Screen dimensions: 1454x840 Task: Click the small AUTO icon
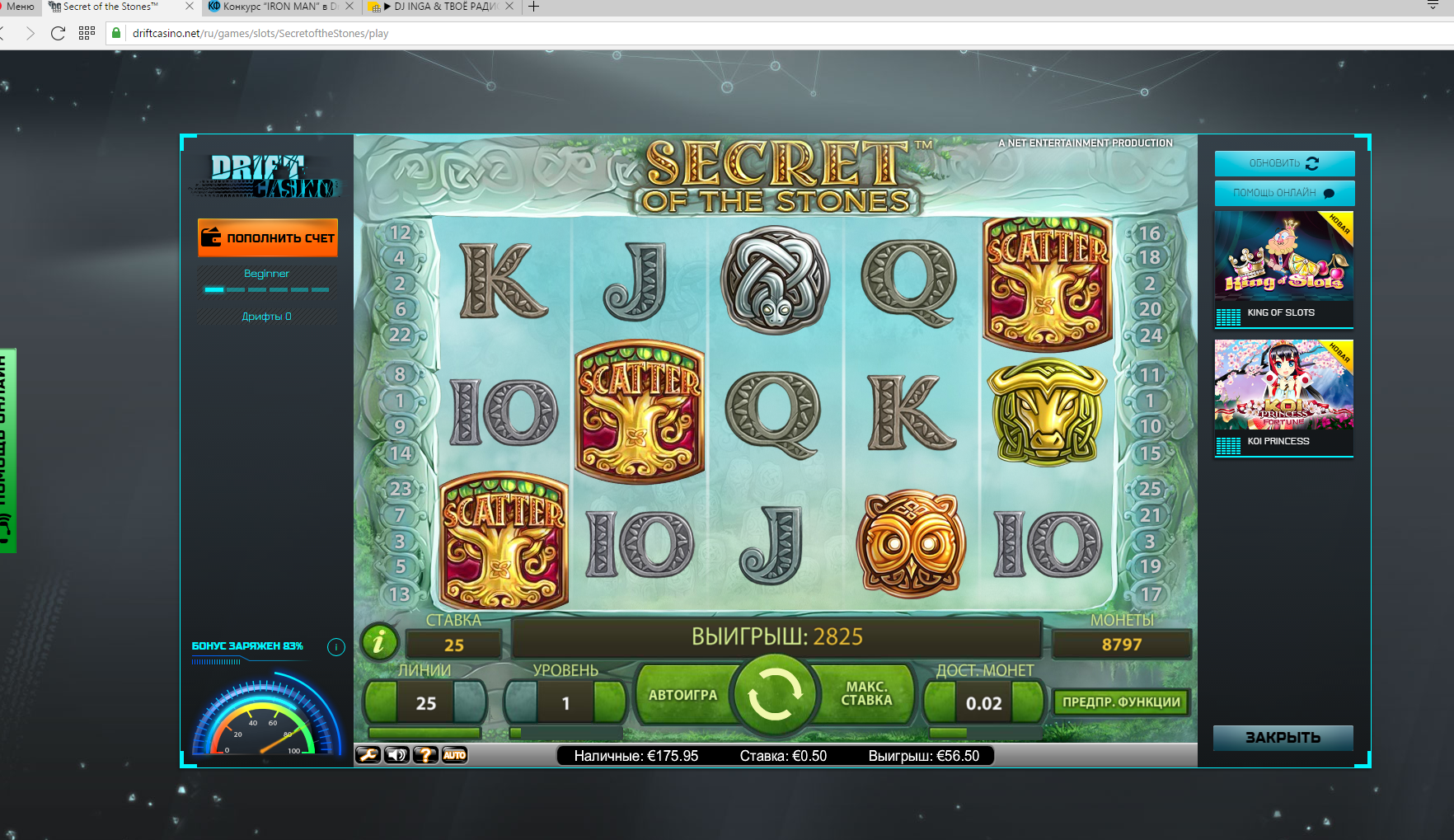454,754
